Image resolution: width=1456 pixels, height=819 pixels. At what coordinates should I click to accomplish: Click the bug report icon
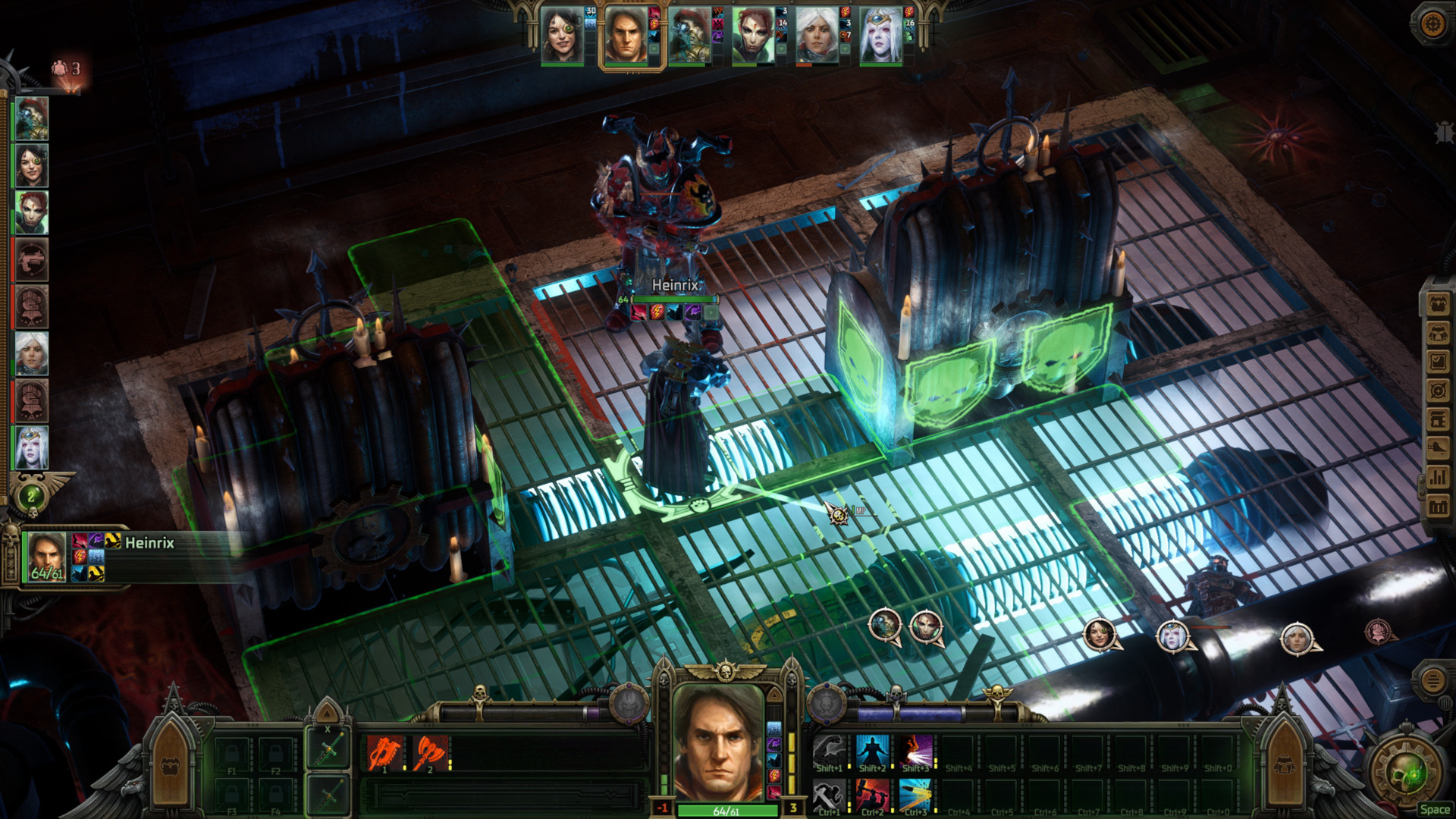1443,133
